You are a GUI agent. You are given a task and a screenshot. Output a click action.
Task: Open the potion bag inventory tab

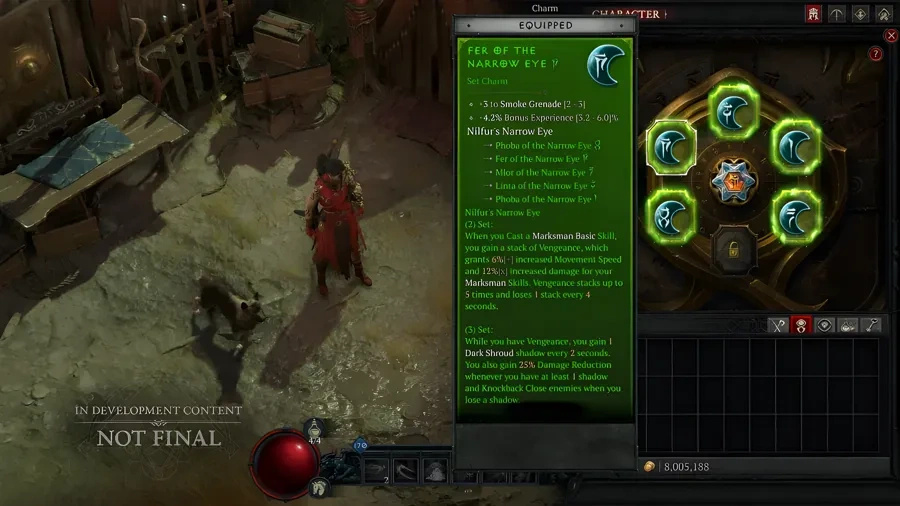click(x=849, y=325)
